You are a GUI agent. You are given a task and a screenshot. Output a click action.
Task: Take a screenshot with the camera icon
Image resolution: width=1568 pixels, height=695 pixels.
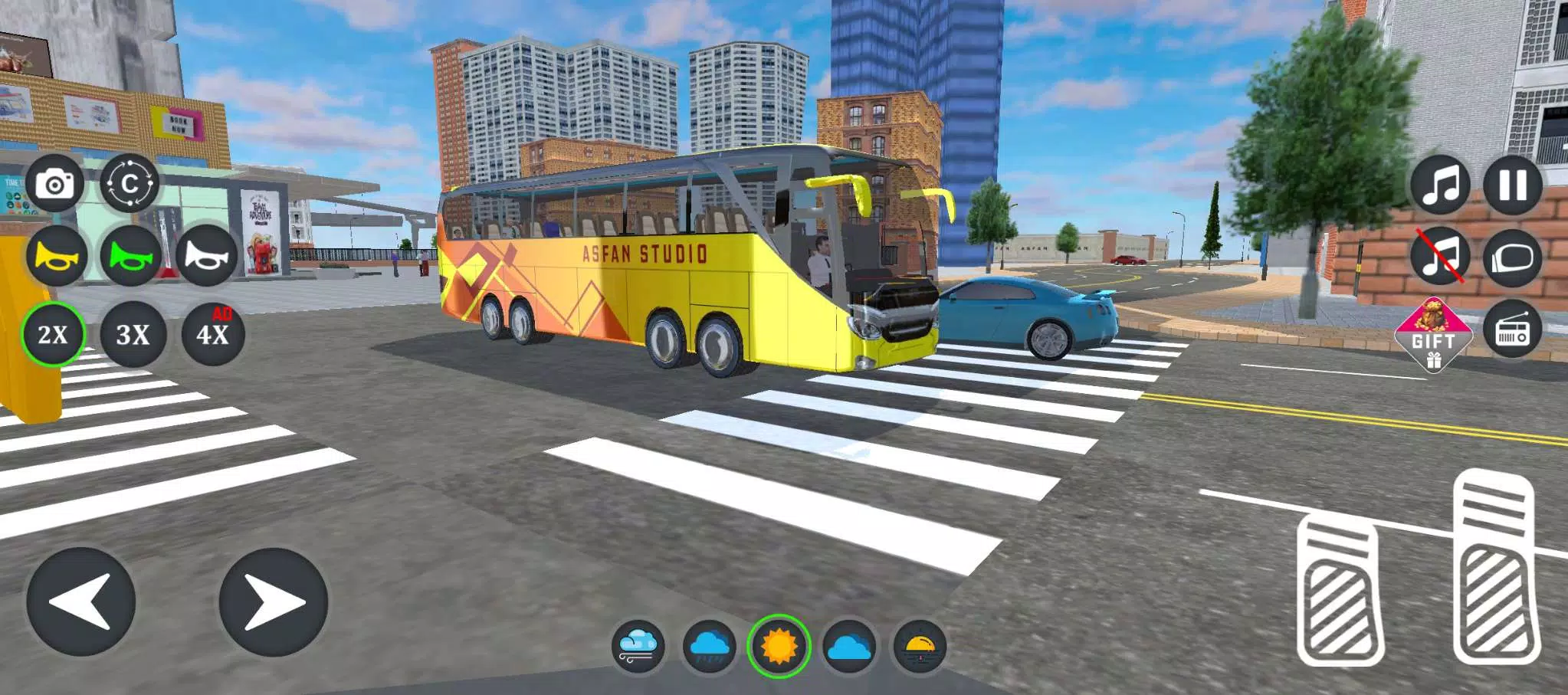57,182
